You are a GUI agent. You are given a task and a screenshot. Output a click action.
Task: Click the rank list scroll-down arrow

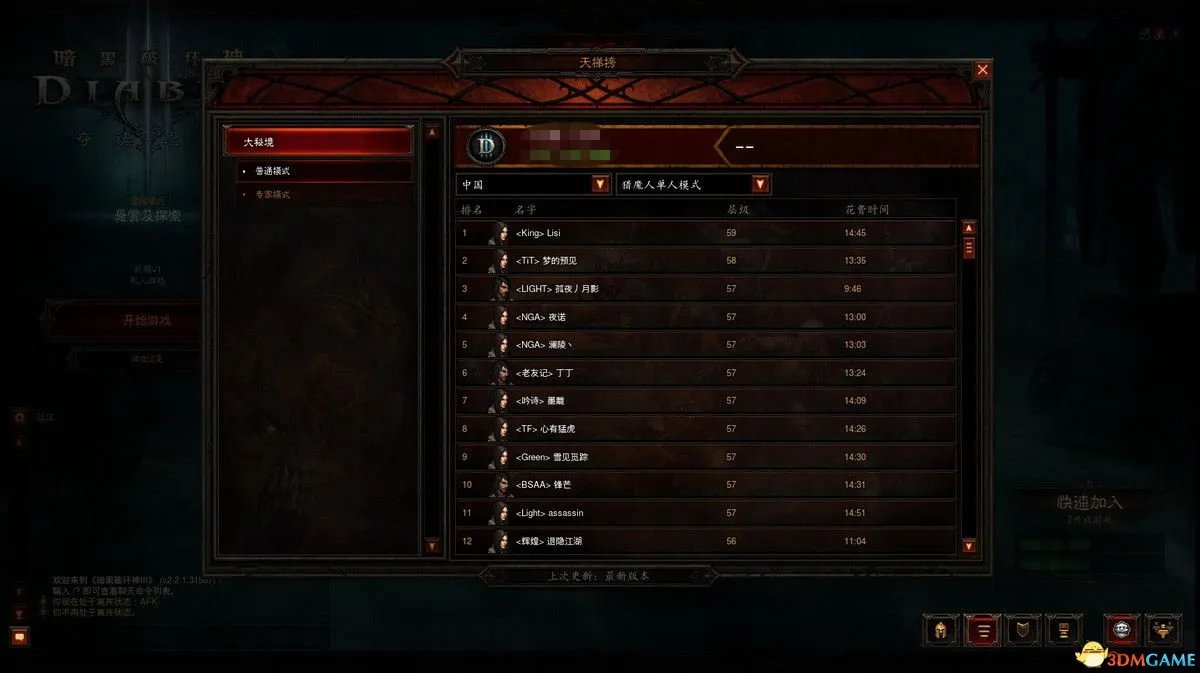pyautogui.click(x=968, y=545)
